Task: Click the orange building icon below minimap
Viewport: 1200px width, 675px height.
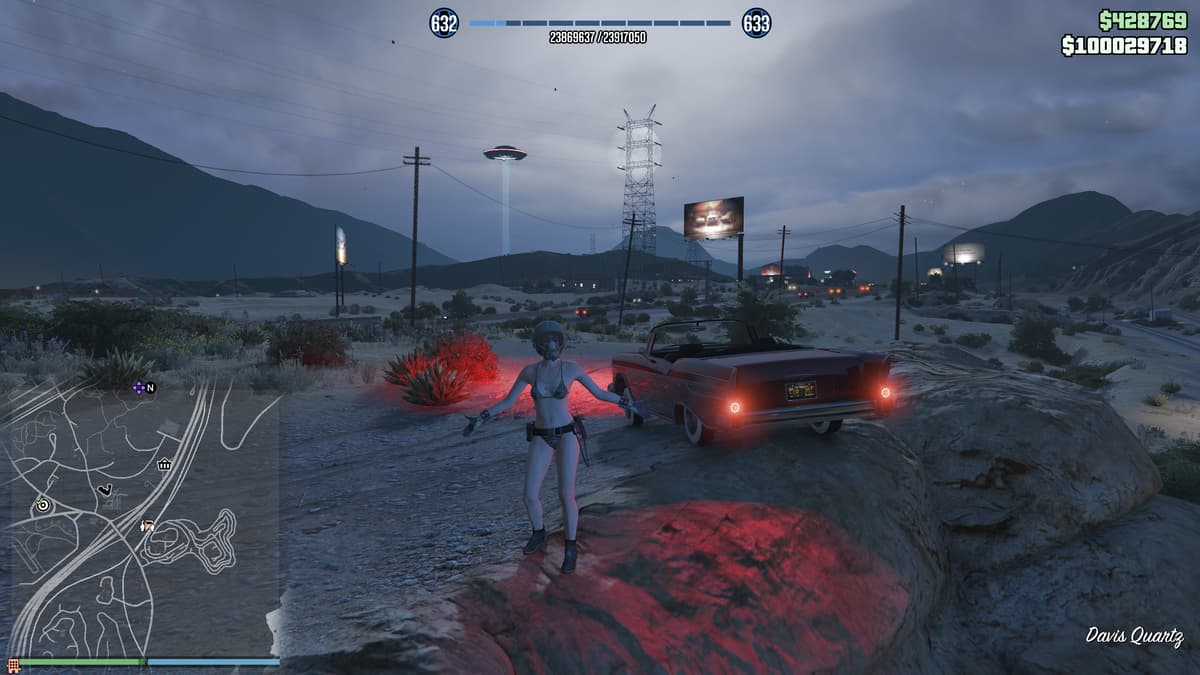Action: point(13,665)
